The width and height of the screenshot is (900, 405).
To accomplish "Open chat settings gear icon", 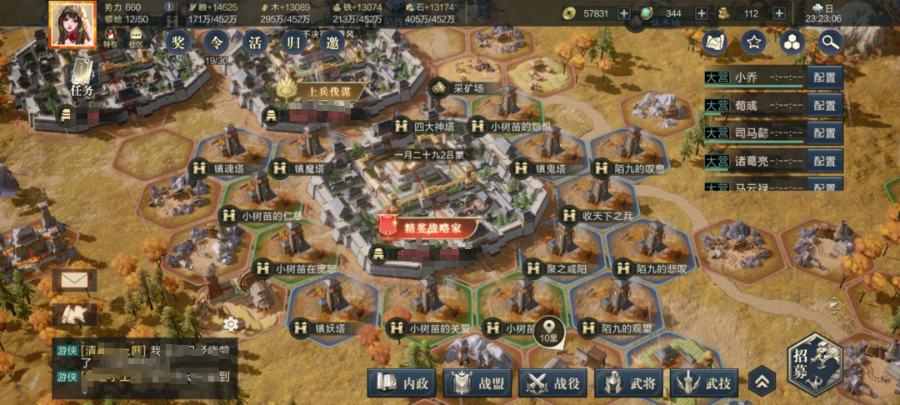I will click(x=231, y=324).
